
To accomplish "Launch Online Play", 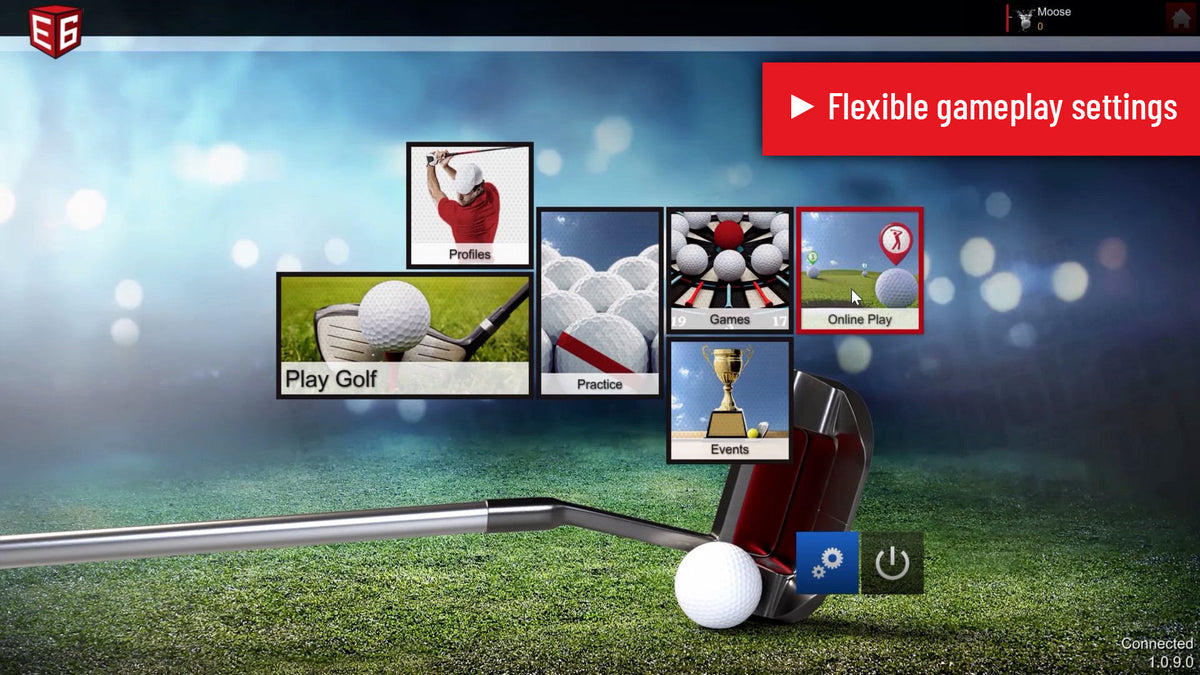I will pyautogui.click(x=860, y=270).
